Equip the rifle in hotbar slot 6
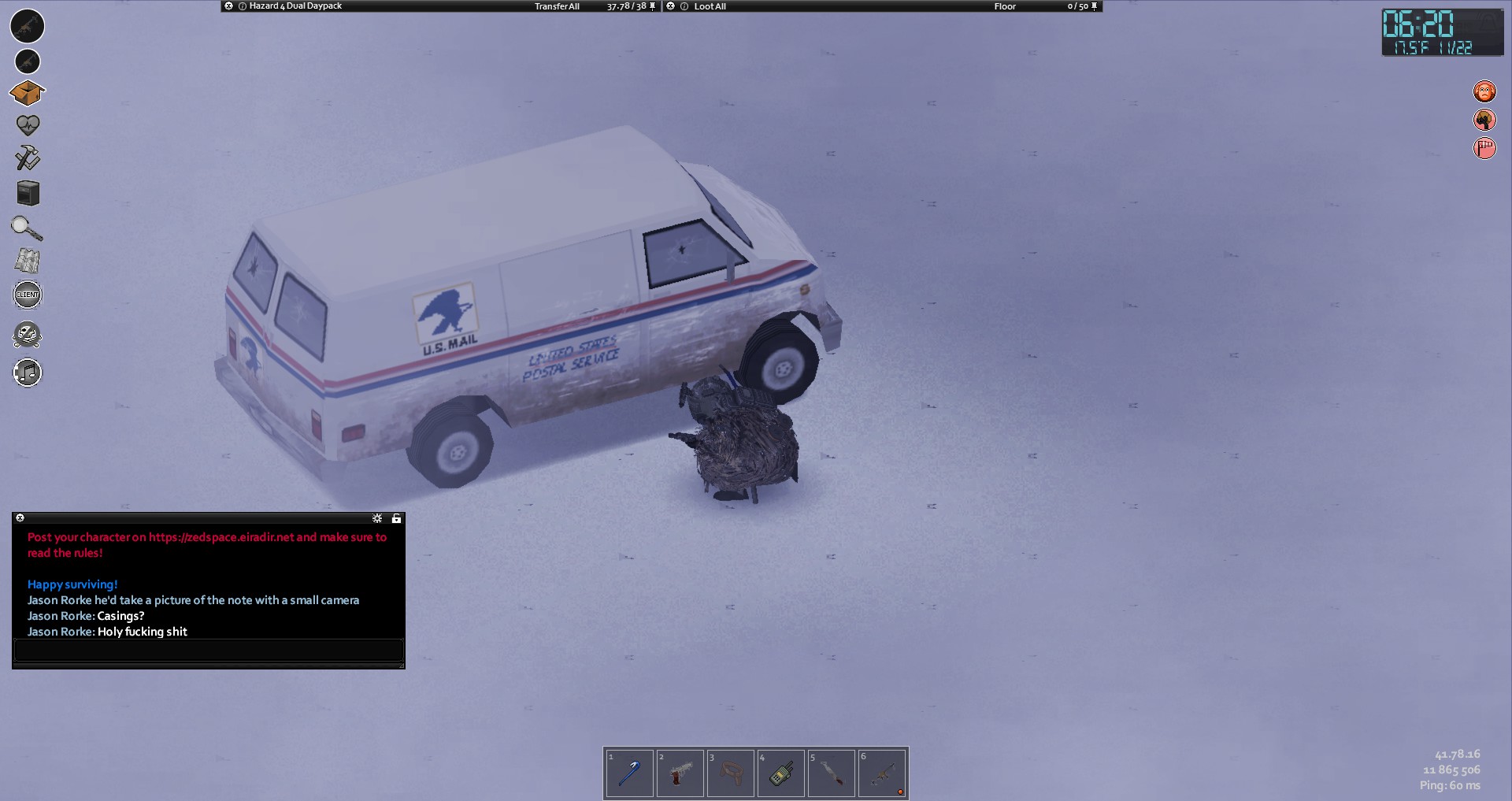Screen dimensions: 1512x801 881,773
